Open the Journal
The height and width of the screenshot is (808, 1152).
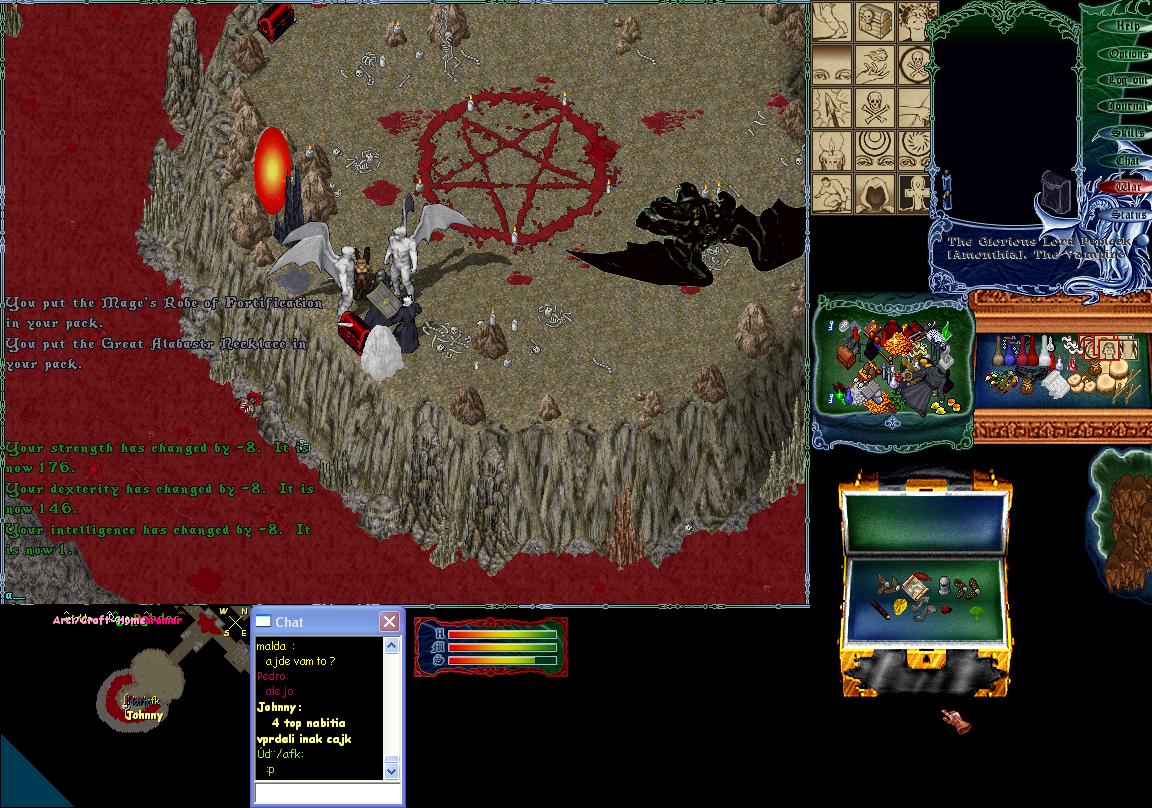[1127, 106]
